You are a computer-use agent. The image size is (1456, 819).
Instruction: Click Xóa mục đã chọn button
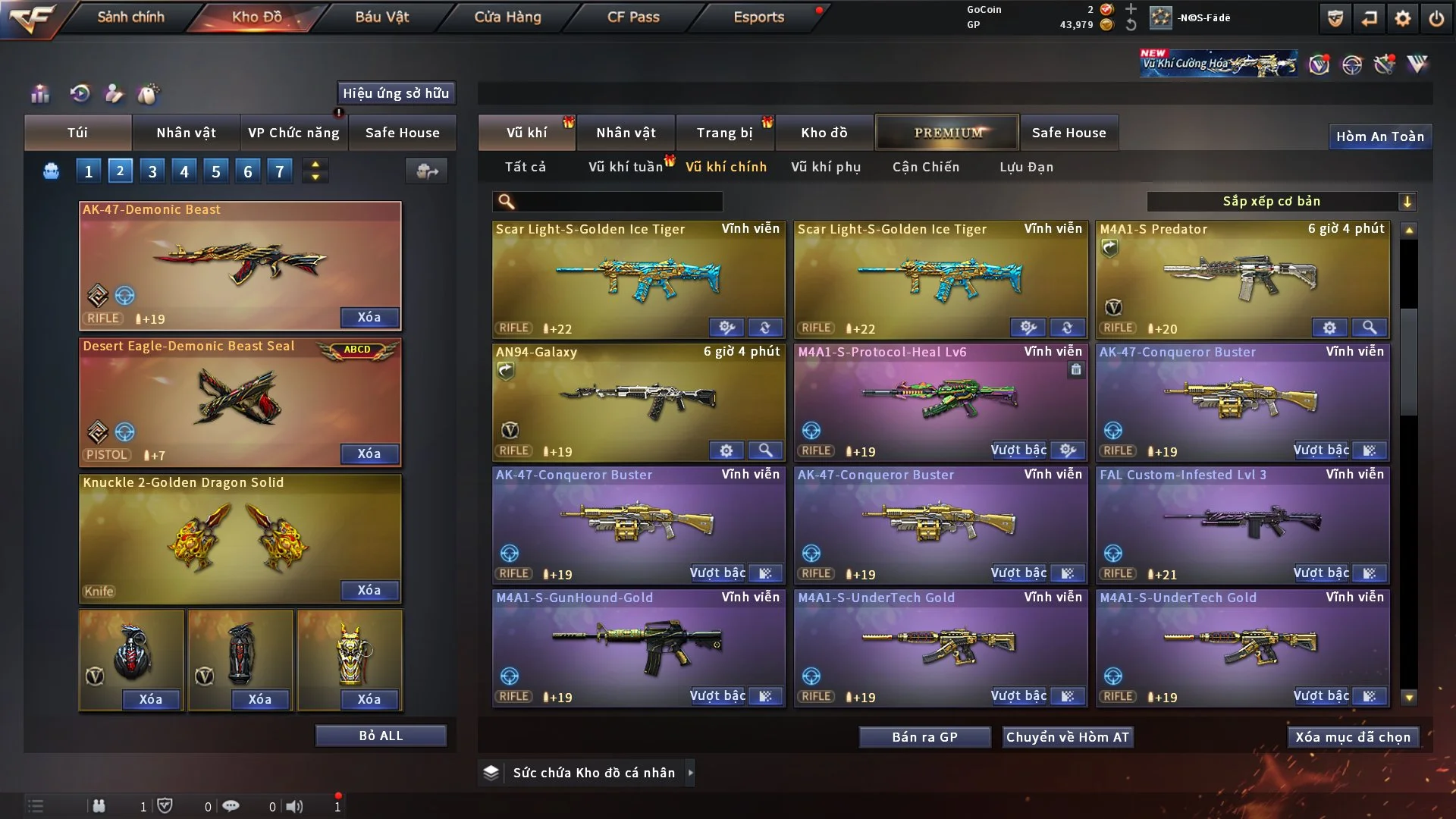tap(1353, 737)
